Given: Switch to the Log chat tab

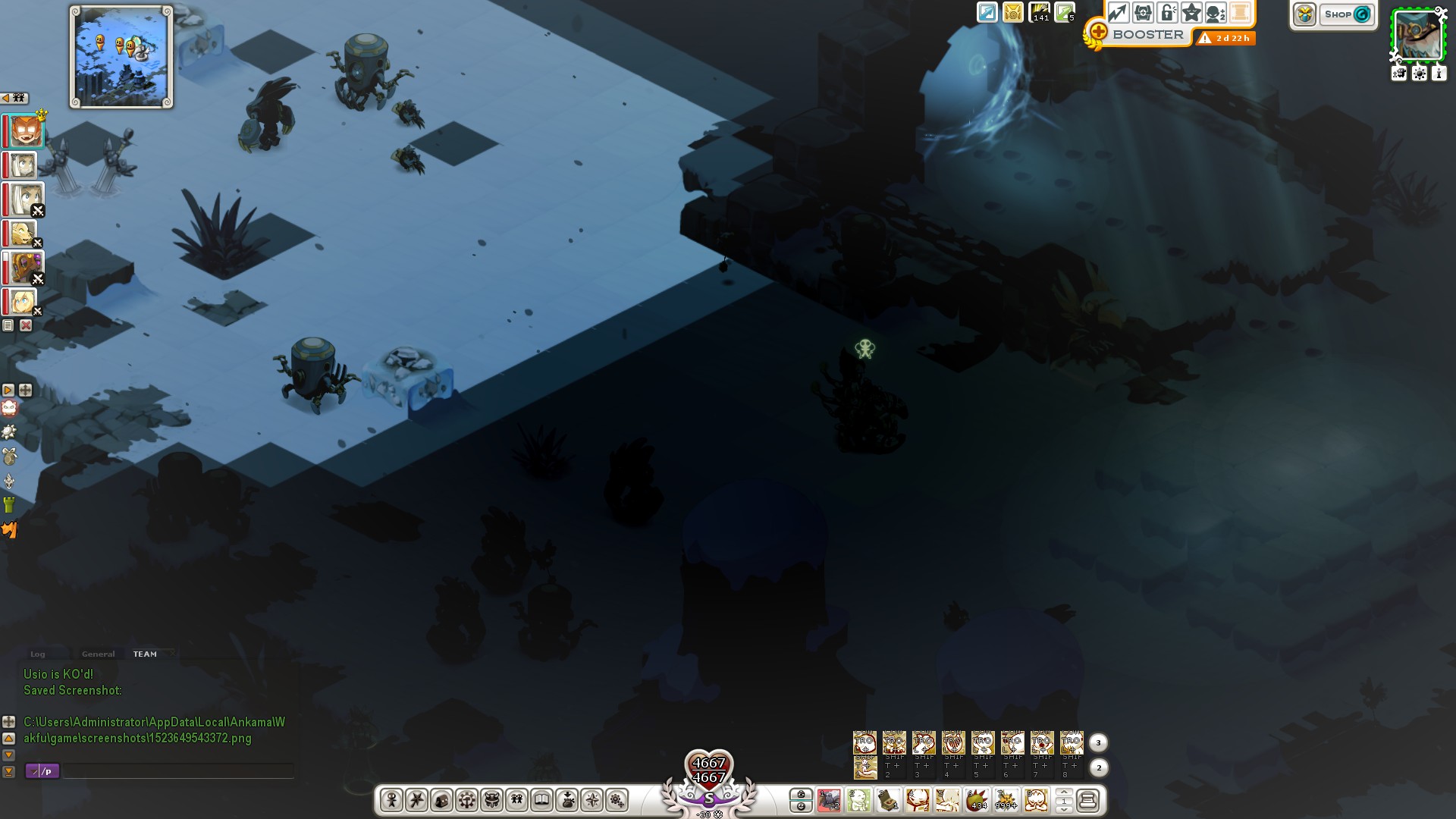Looking at the screenshot, I should (x=38, y=654).
